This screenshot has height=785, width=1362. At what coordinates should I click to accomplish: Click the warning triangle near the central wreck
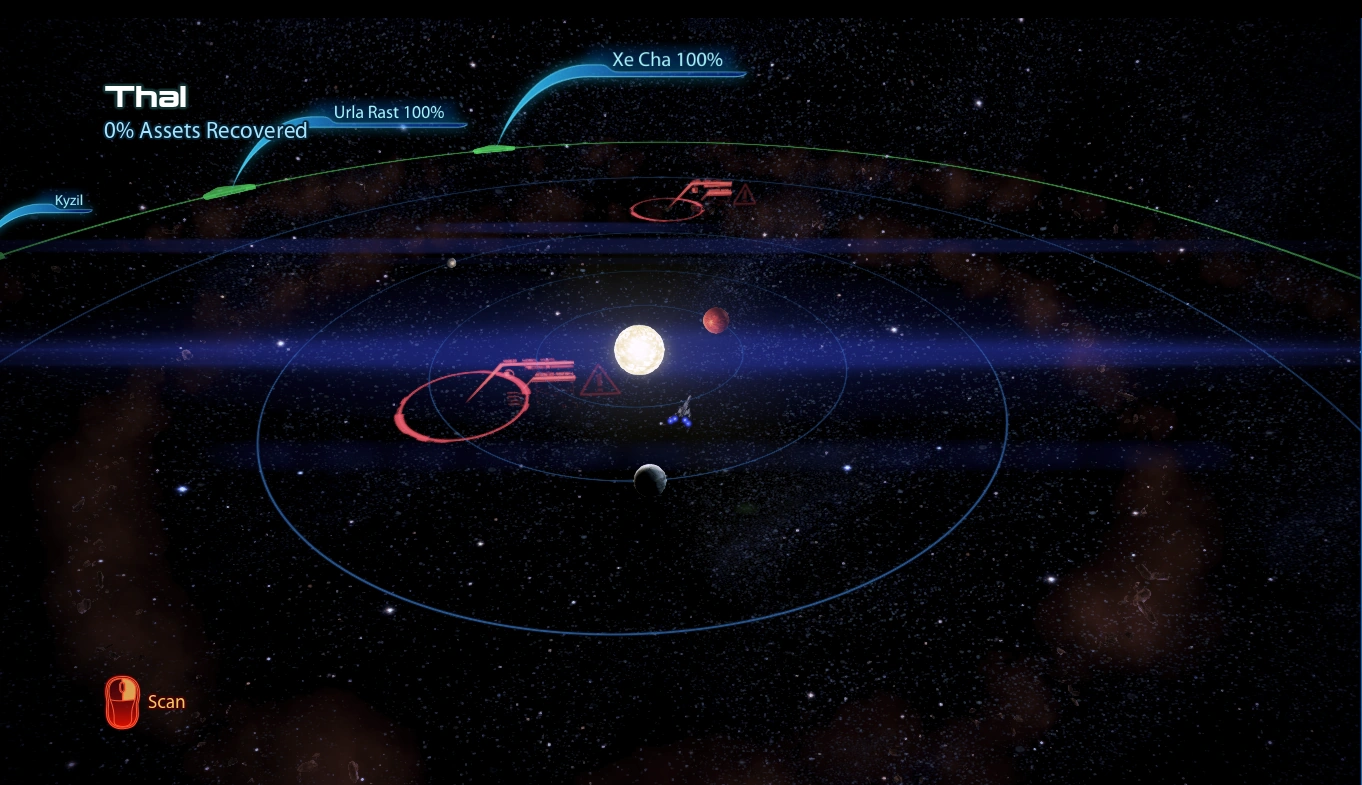coord(599,383)
